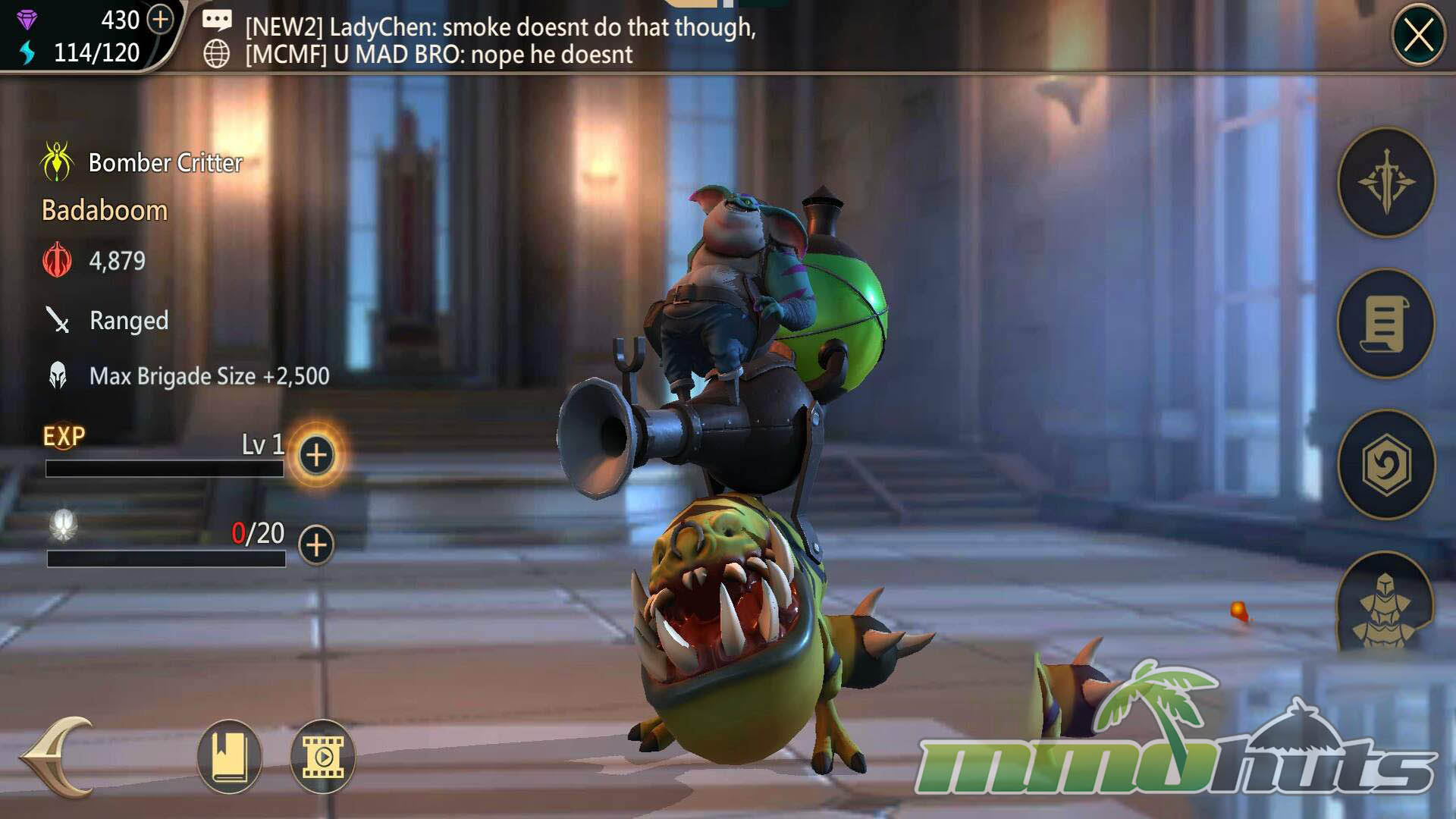The height and width of the screenshot is (819, 1456).
Task: Open the world chat messages bar
Action: click(x=500, y=40)
